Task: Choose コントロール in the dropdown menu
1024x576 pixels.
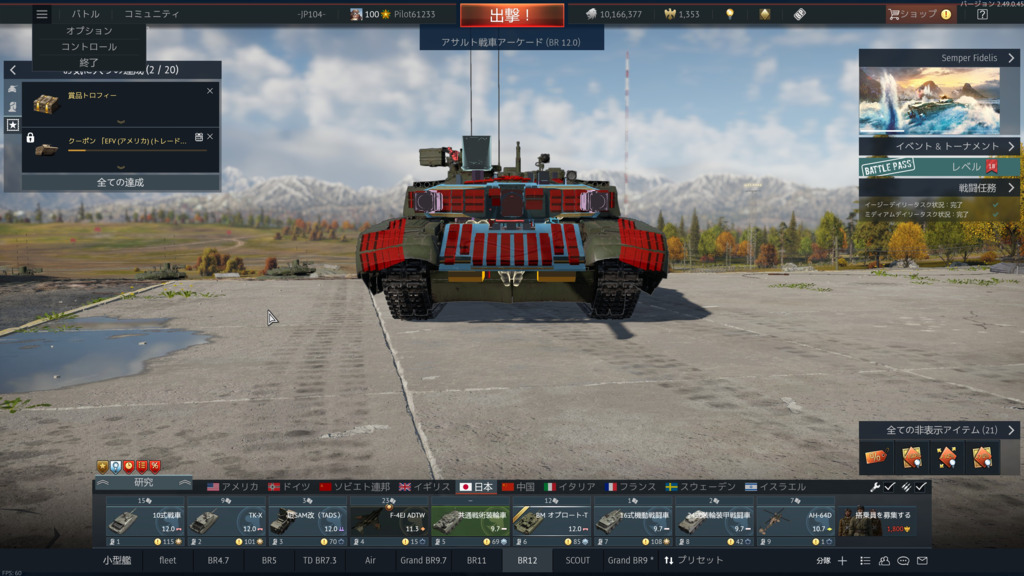Action: 89,47
